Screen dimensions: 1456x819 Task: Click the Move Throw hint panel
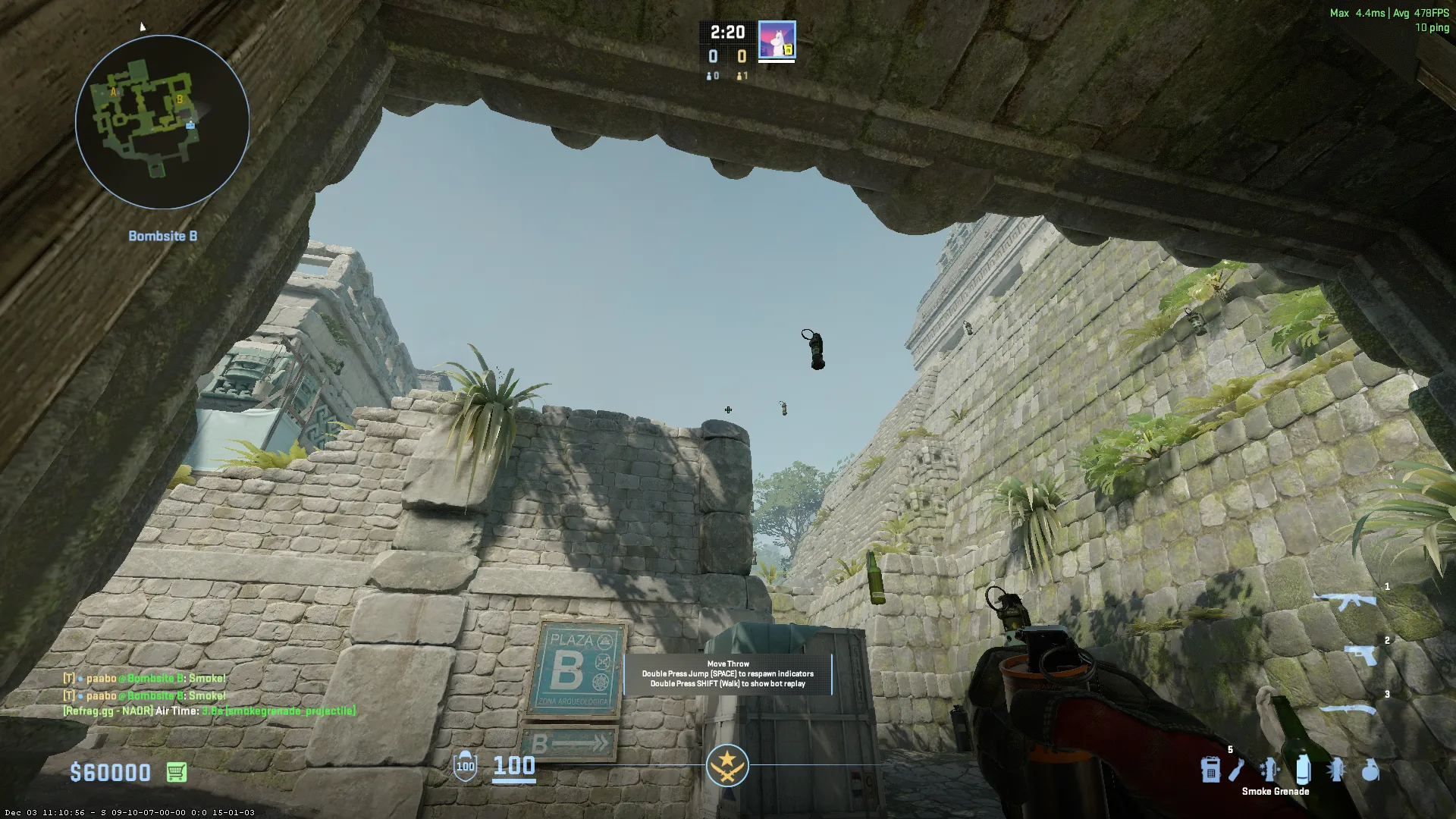[x=728, y=673]
